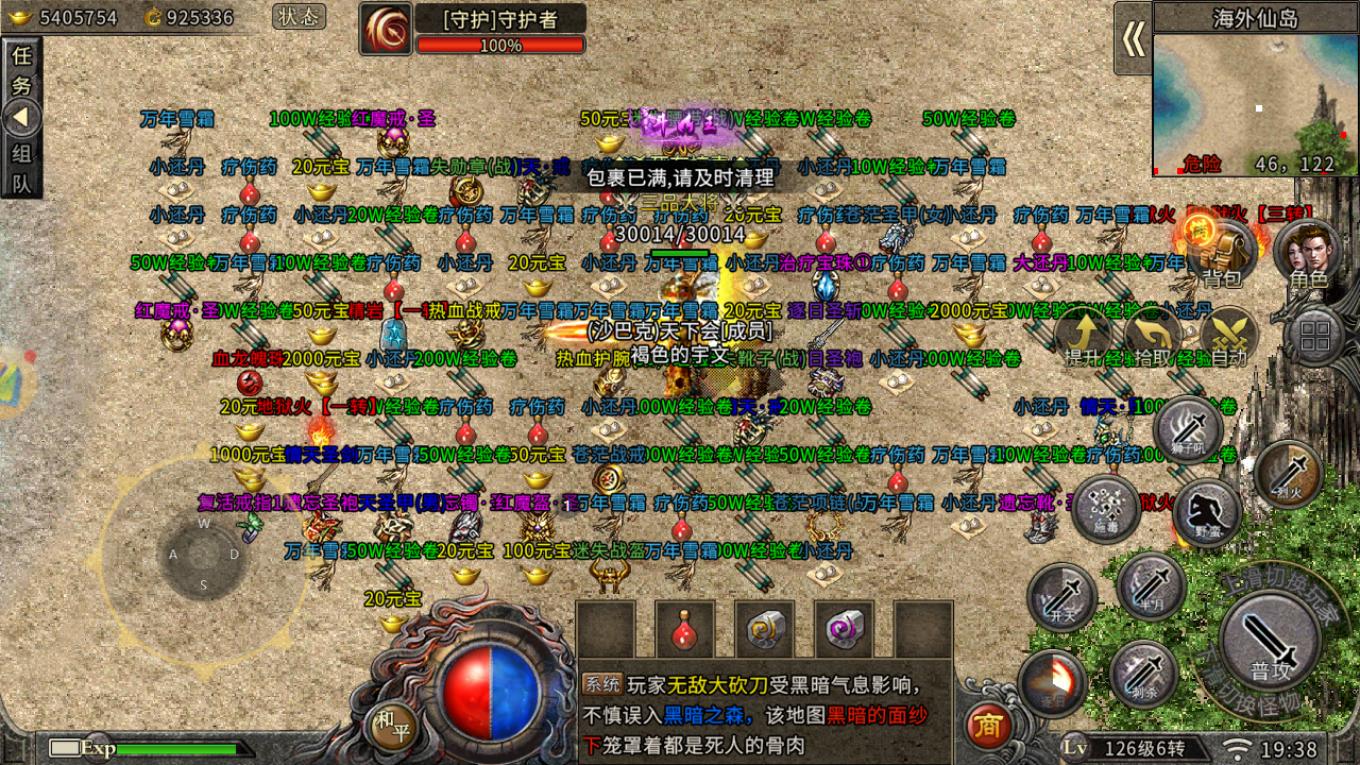The image size is (1360, 765).
Task: Use the purple swirl scroll slot
Action: coord(844,629)
